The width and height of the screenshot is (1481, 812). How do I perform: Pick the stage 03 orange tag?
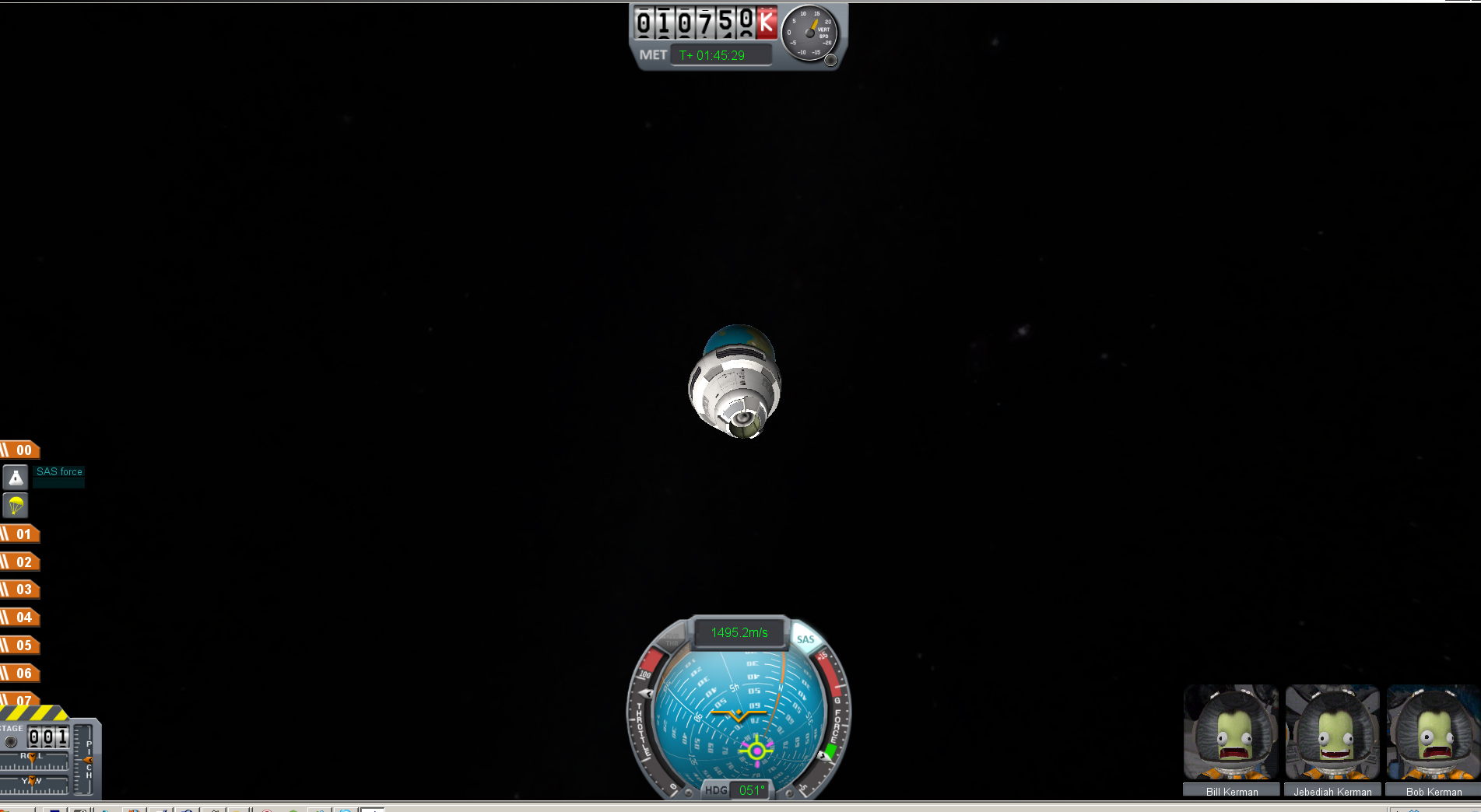[x=21, y=590]
